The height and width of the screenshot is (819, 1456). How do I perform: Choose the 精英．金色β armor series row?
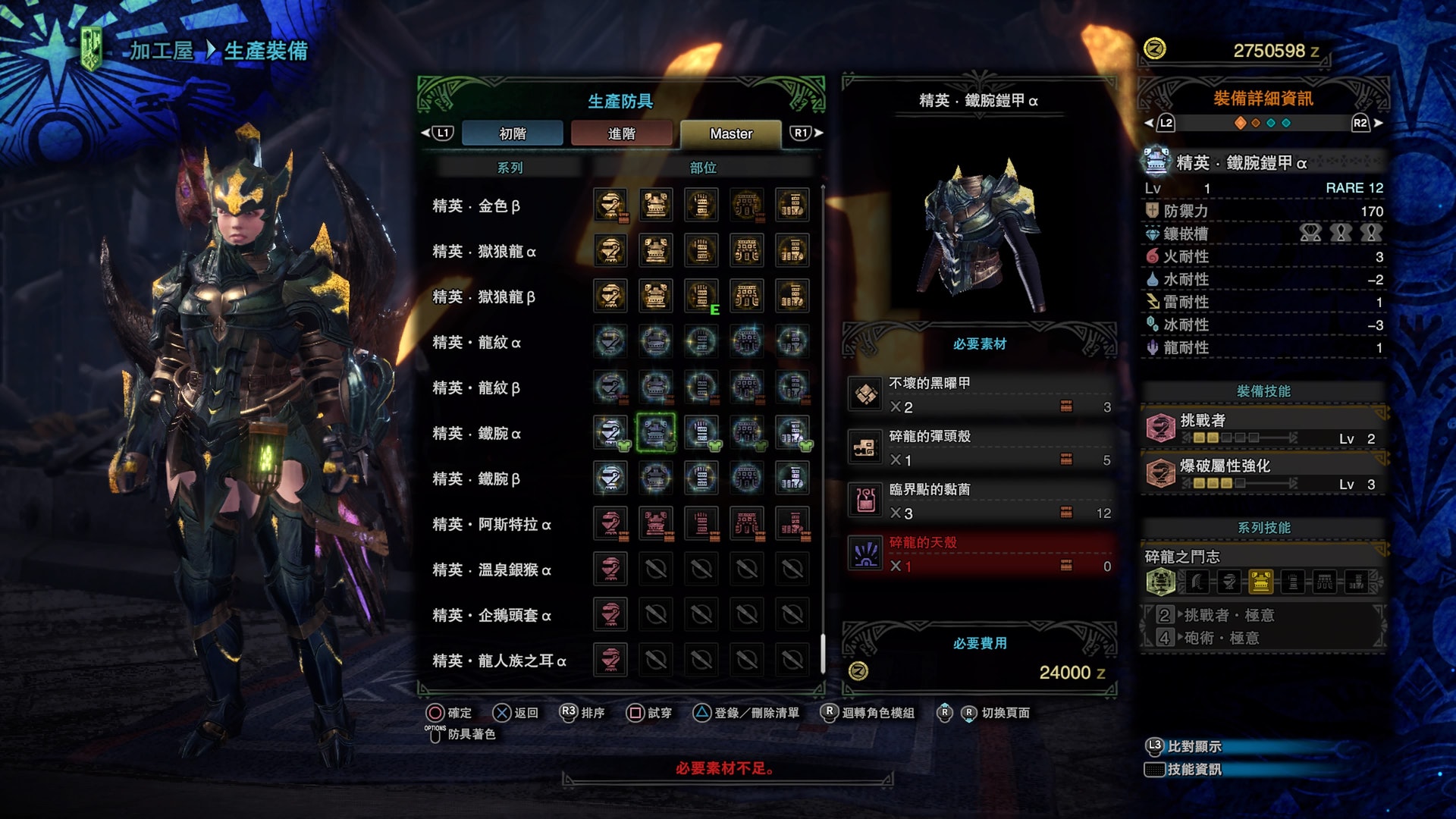coord(476,206)
